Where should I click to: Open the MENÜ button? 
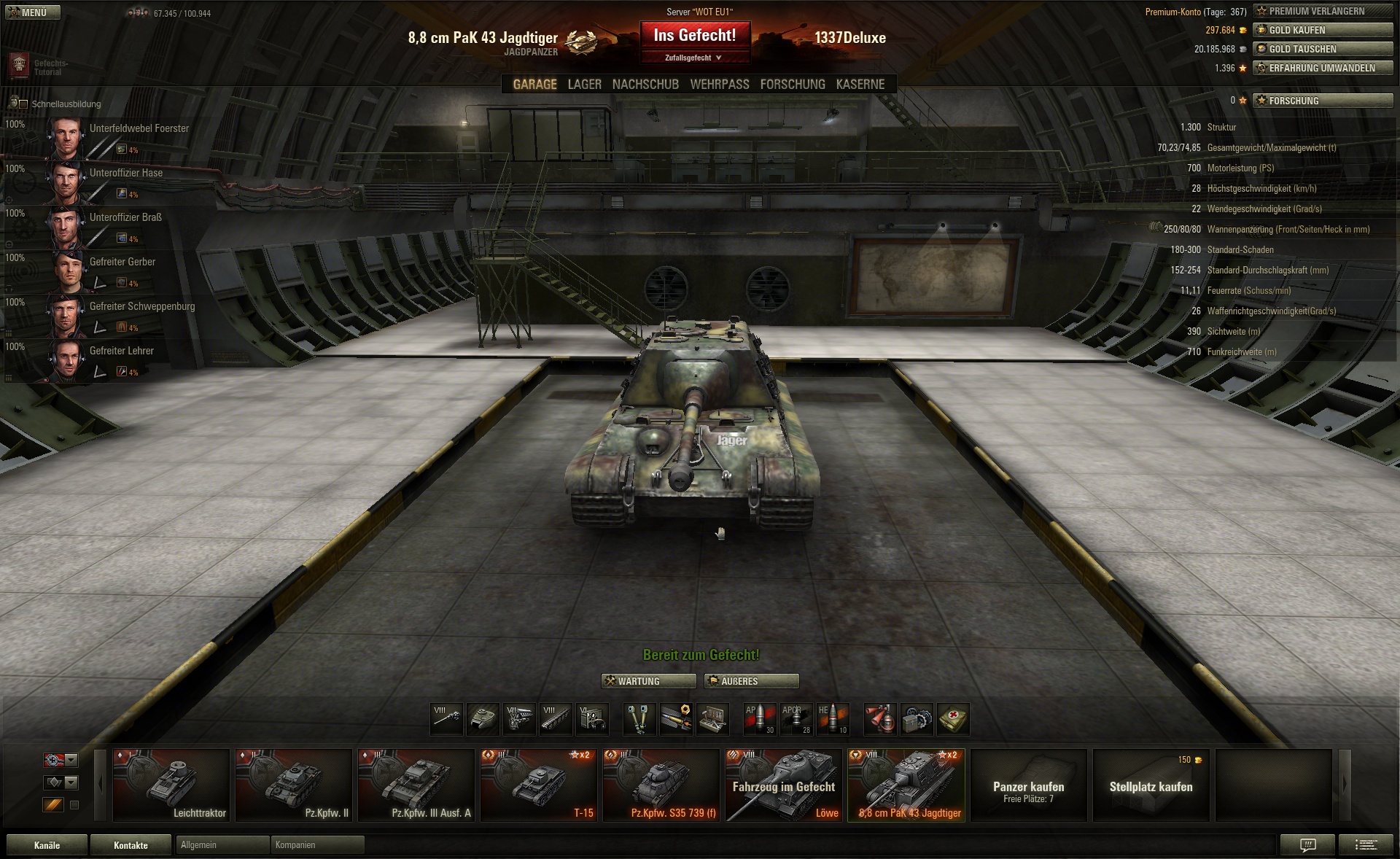33,12
